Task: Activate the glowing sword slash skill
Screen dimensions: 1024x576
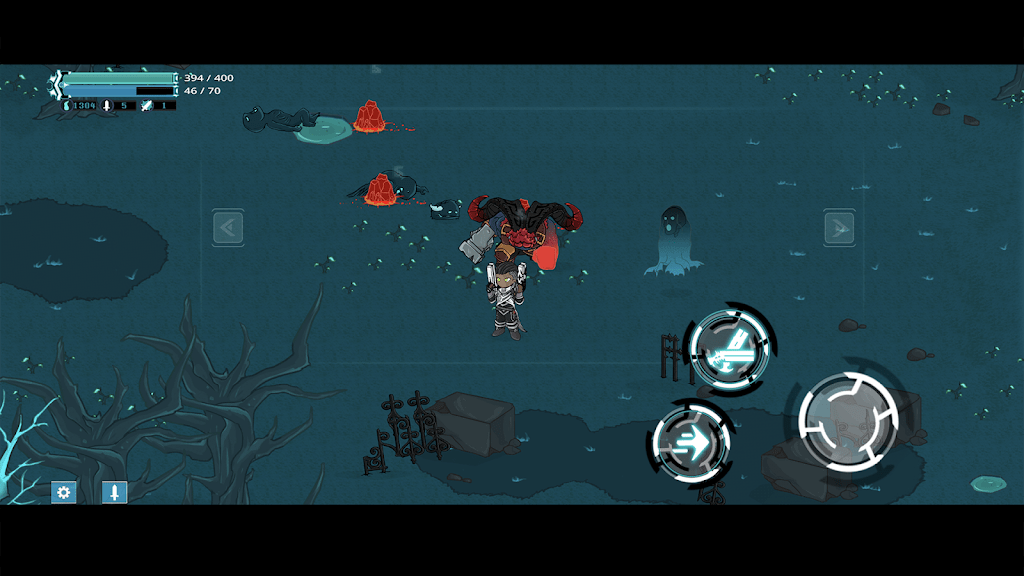Action: pos(731,347)
